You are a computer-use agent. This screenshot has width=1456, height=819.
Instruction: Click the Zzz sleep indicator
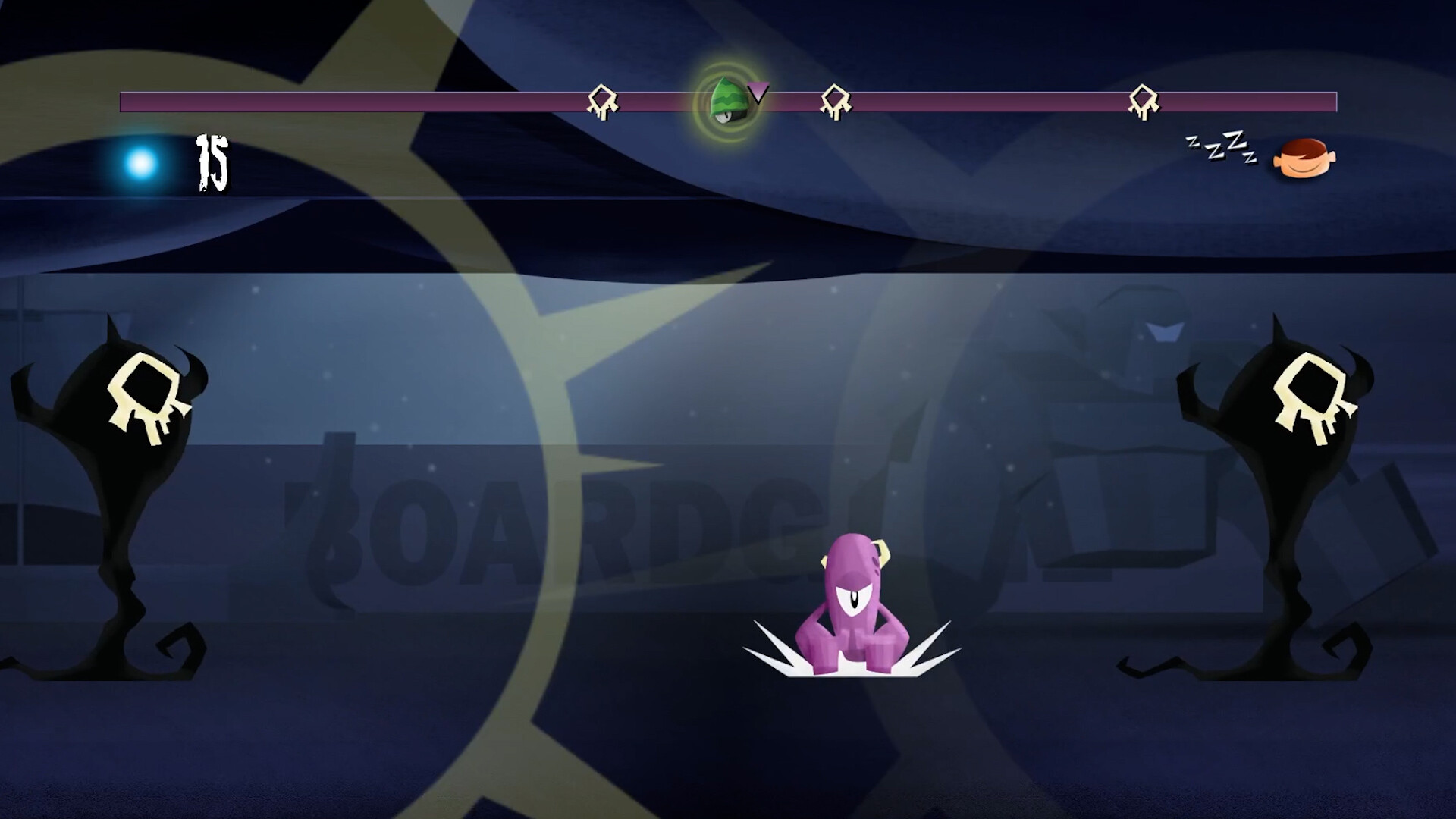click(x=1219, y=148)
